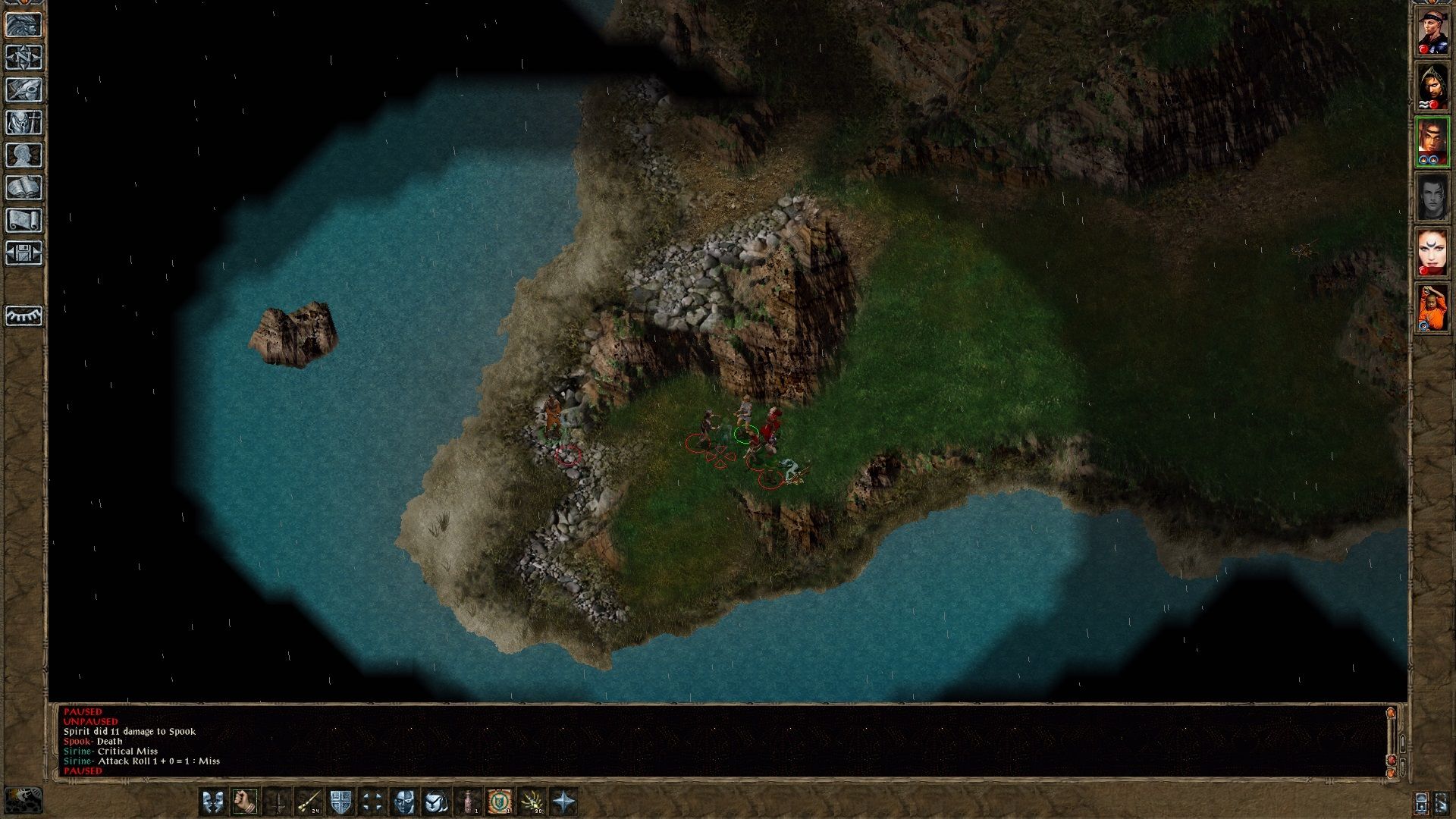Viewport: 1456px width, 819px height.
Task: Activate the talk button with two faces
Action: [x=212, y=801]
